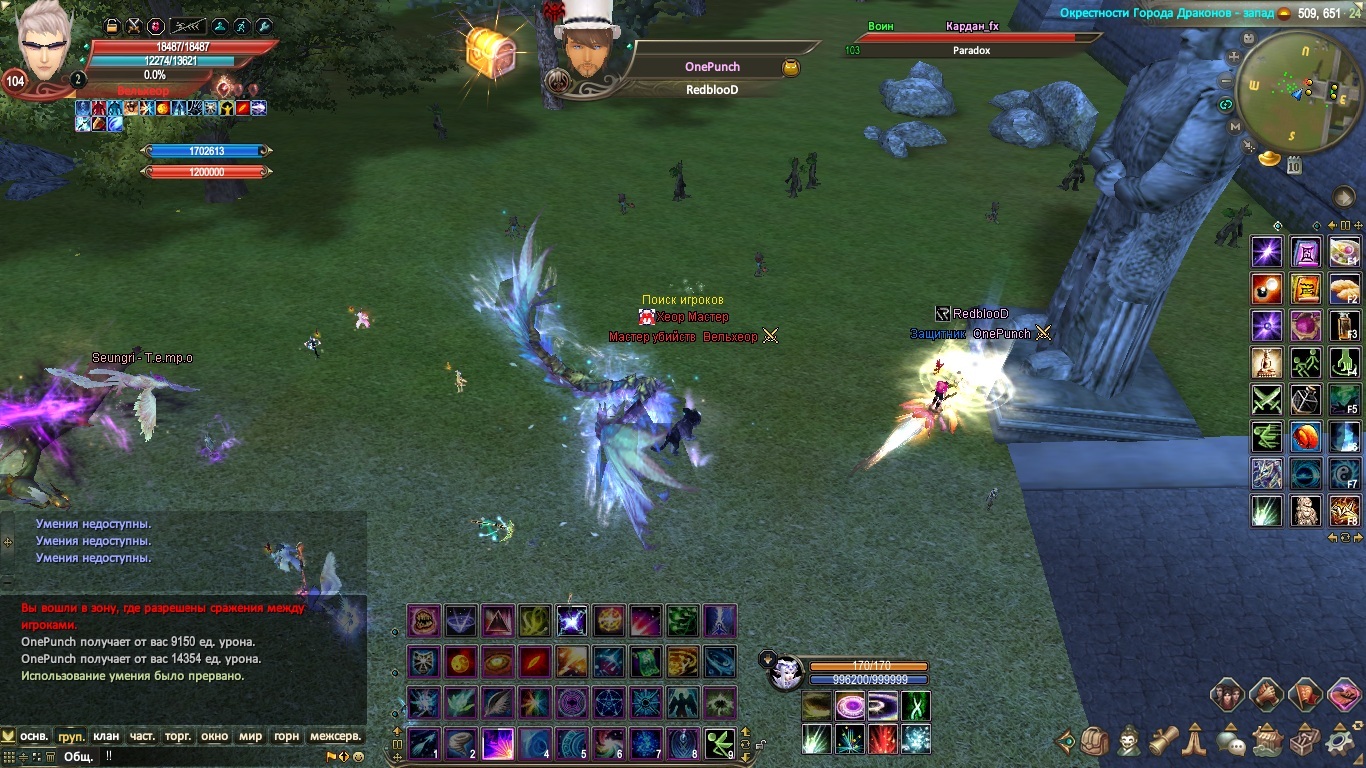The image size is (1366, 768).
Task: Open the world map with the M button
Action: (1235, 127)
